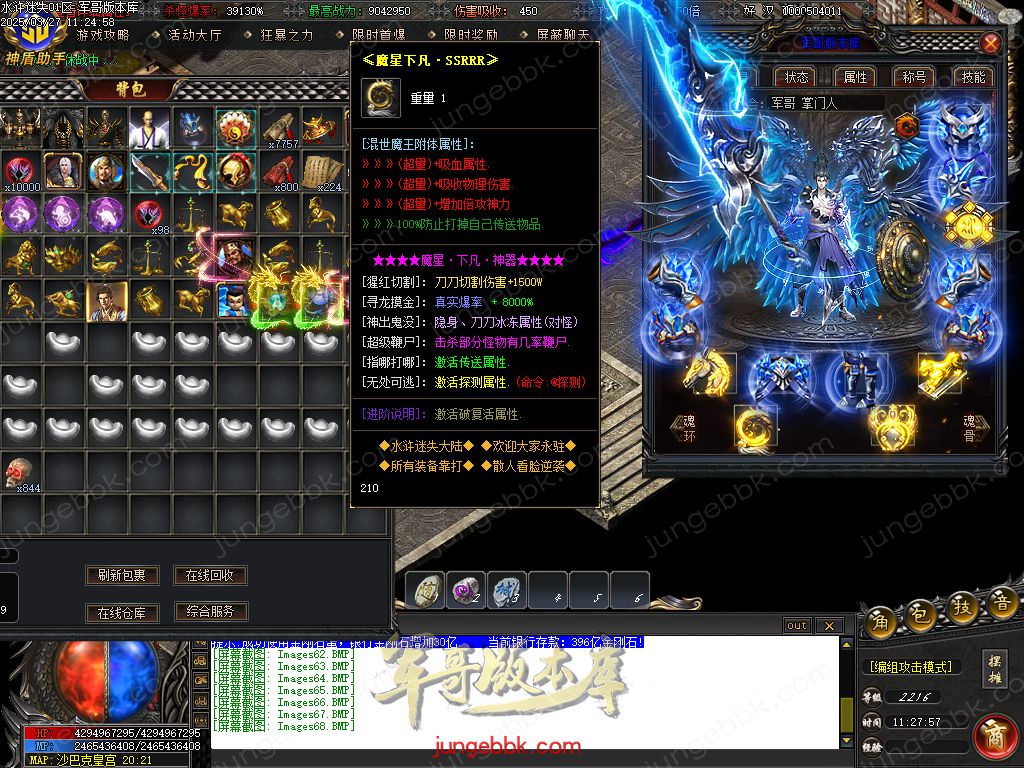
Task: Open the 属性 attributes tab
Action: [856, 77]
